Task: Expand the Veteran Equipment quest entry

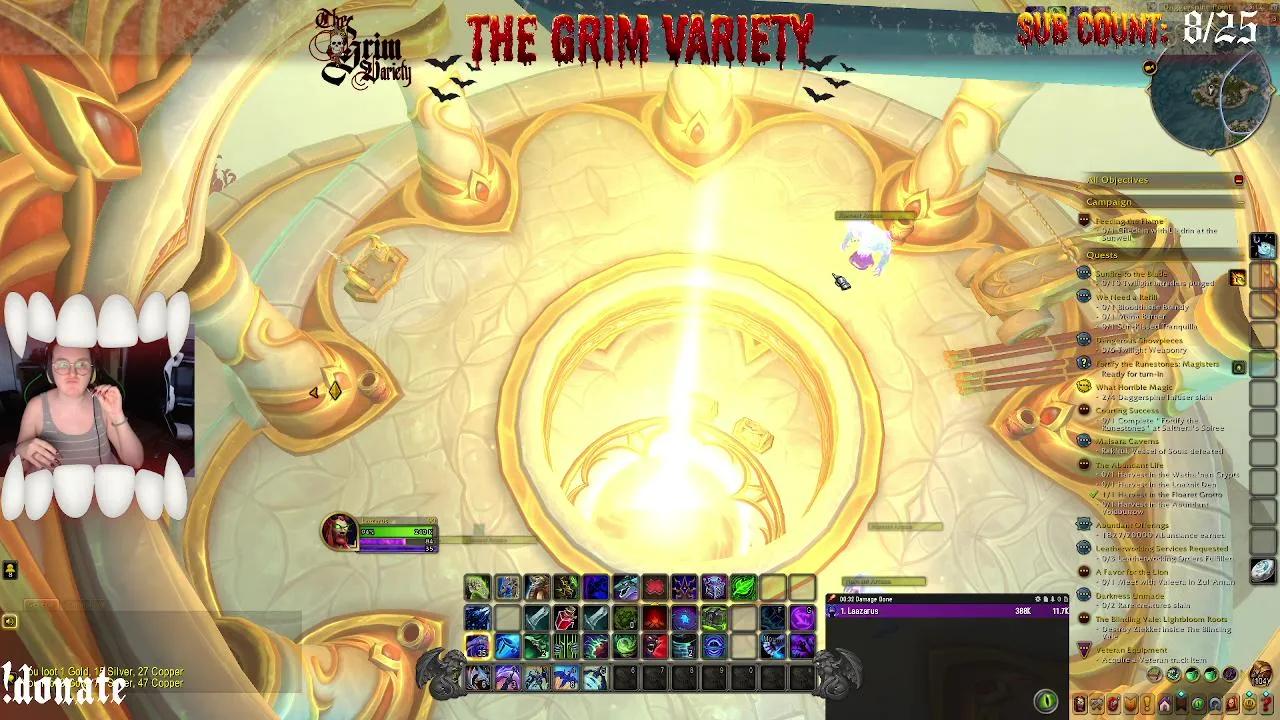Action: point(1131,650)
